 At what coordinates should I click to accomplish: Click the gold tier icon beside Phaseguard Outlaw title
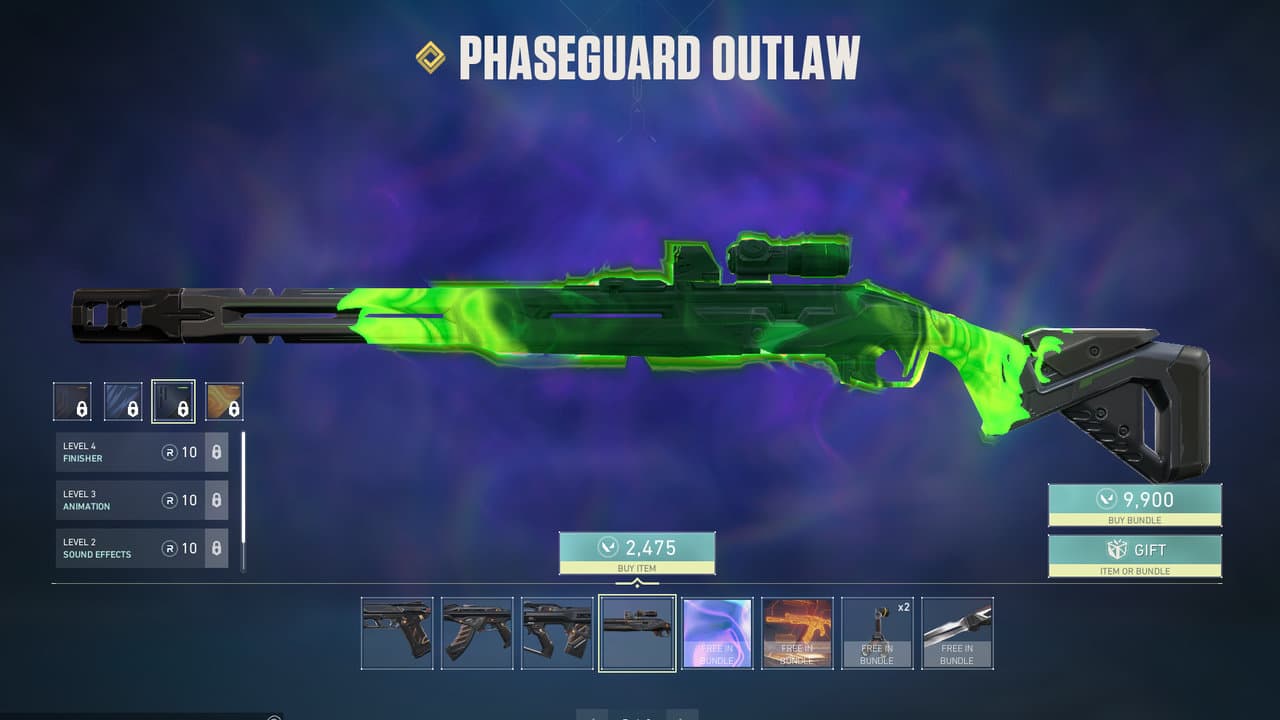pos(430,58)
